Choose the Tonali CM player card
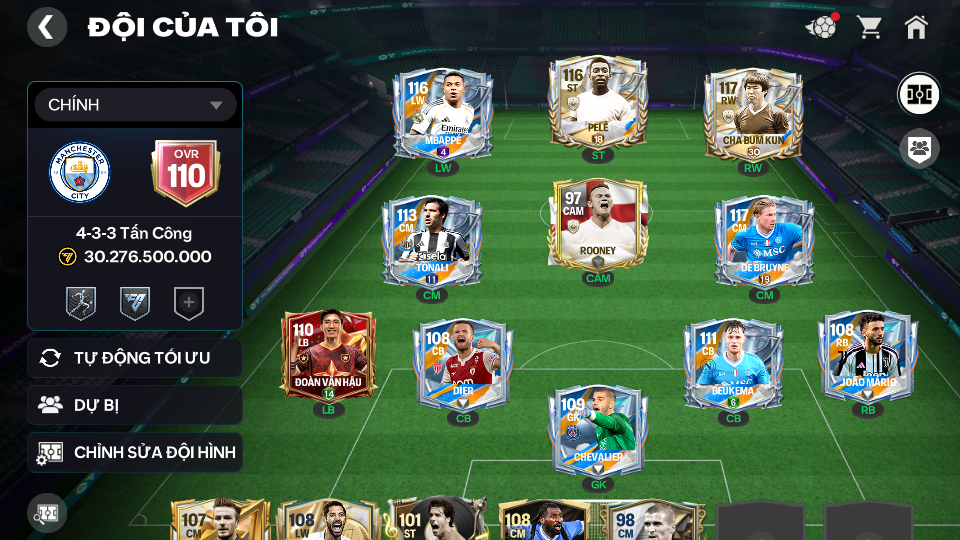 click(x=432, y=242)
